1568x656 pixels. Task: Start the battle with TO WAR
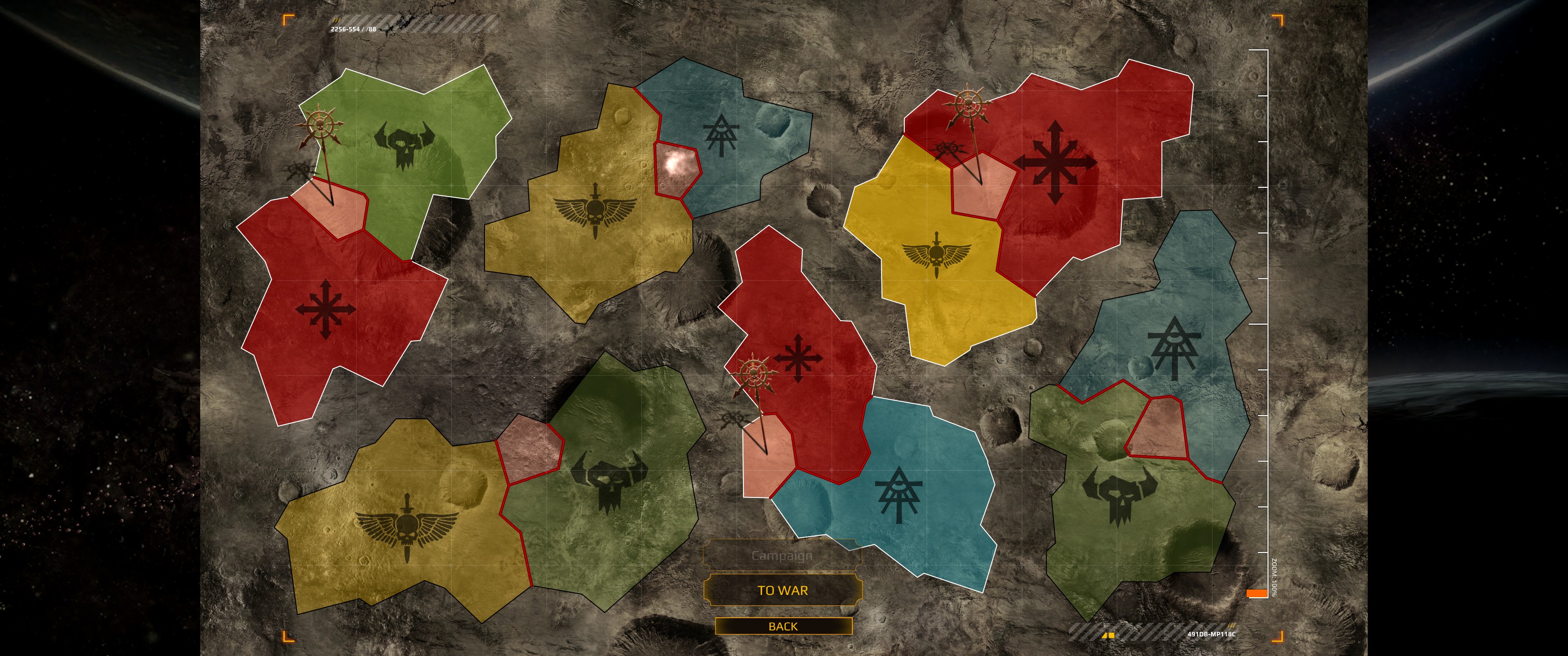tap(783, 590)
